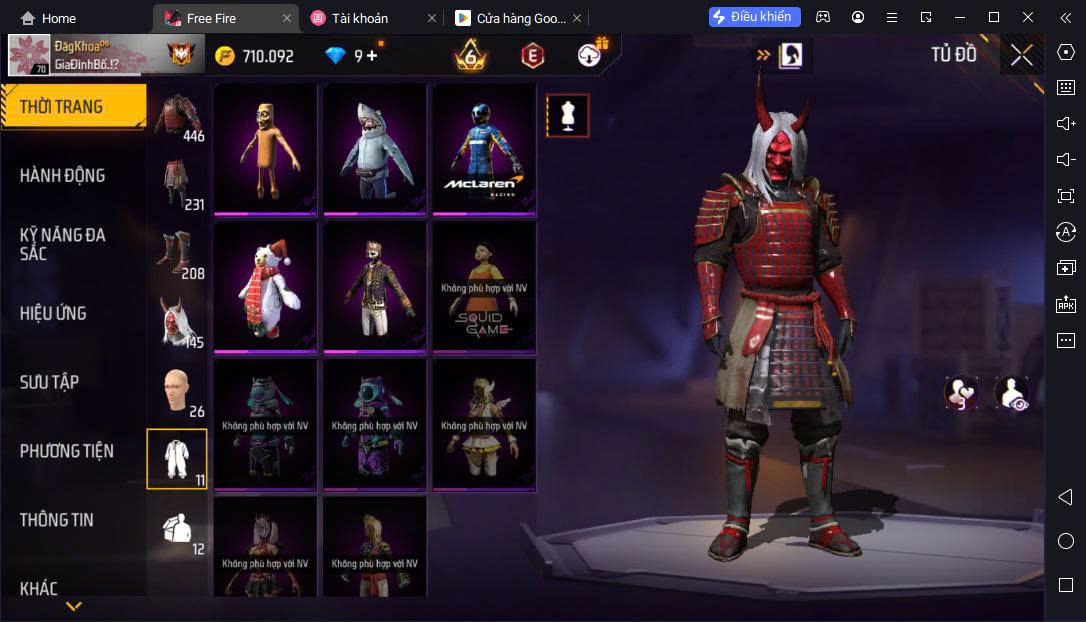This screenshot has height=622, width=1086.
Task: Add diamonds with the plus button
Action: click(373, 56)
